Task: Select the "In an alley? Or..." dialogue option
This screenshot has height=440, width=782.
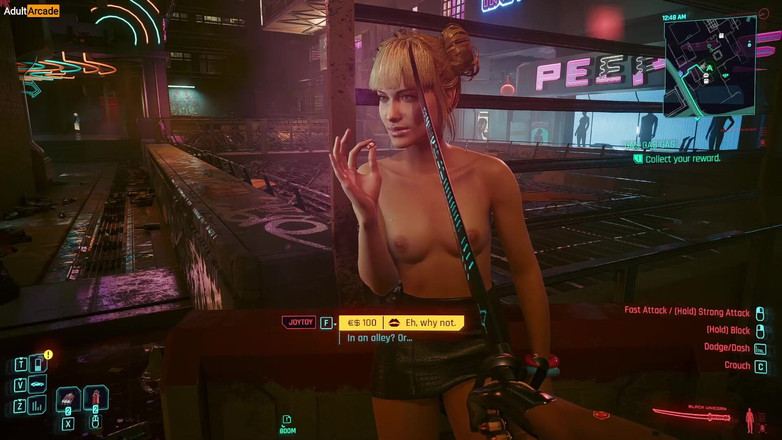Action: [379, 338]
